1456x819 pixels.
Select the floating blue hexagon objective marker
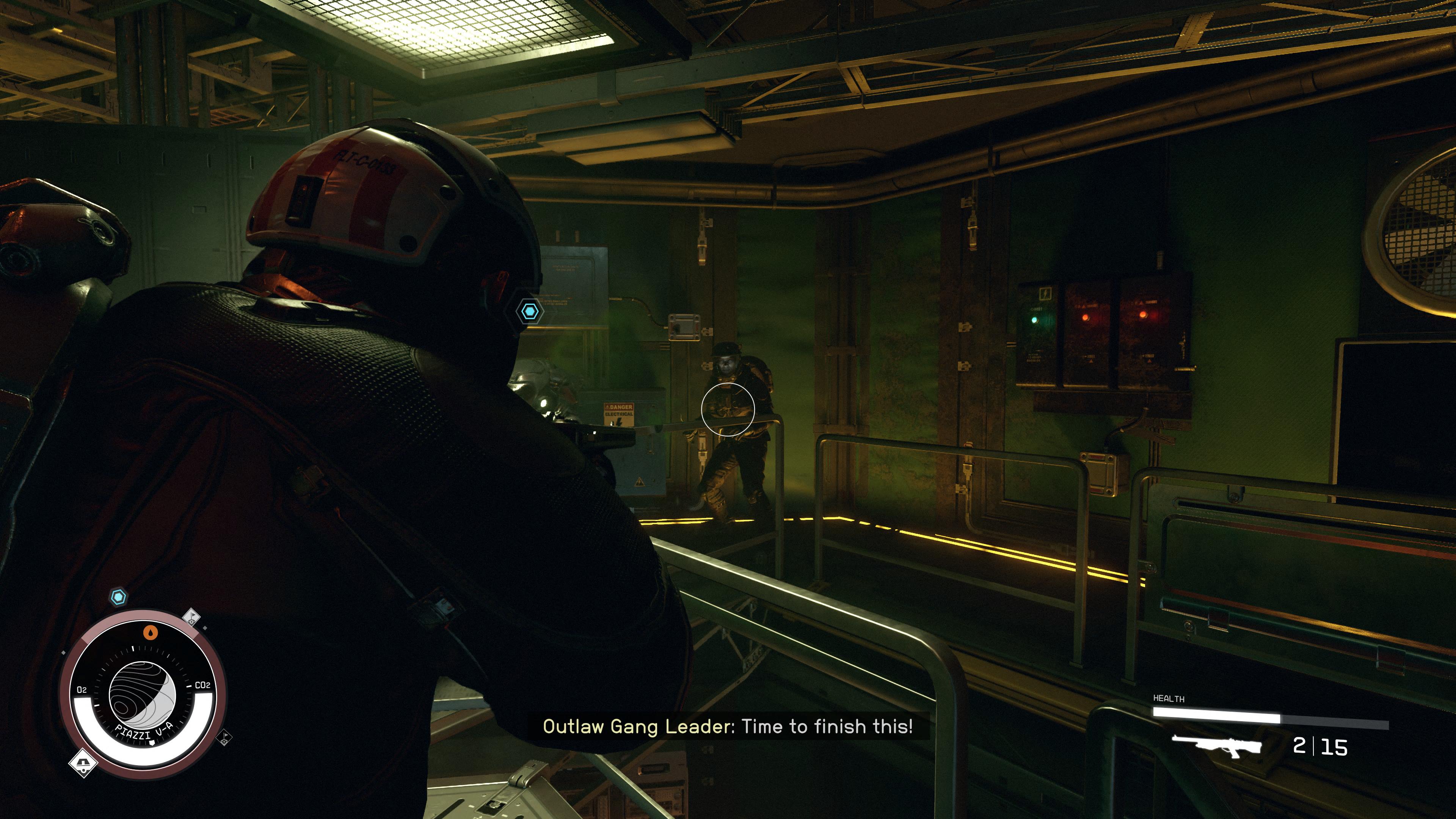click(529, 311)
